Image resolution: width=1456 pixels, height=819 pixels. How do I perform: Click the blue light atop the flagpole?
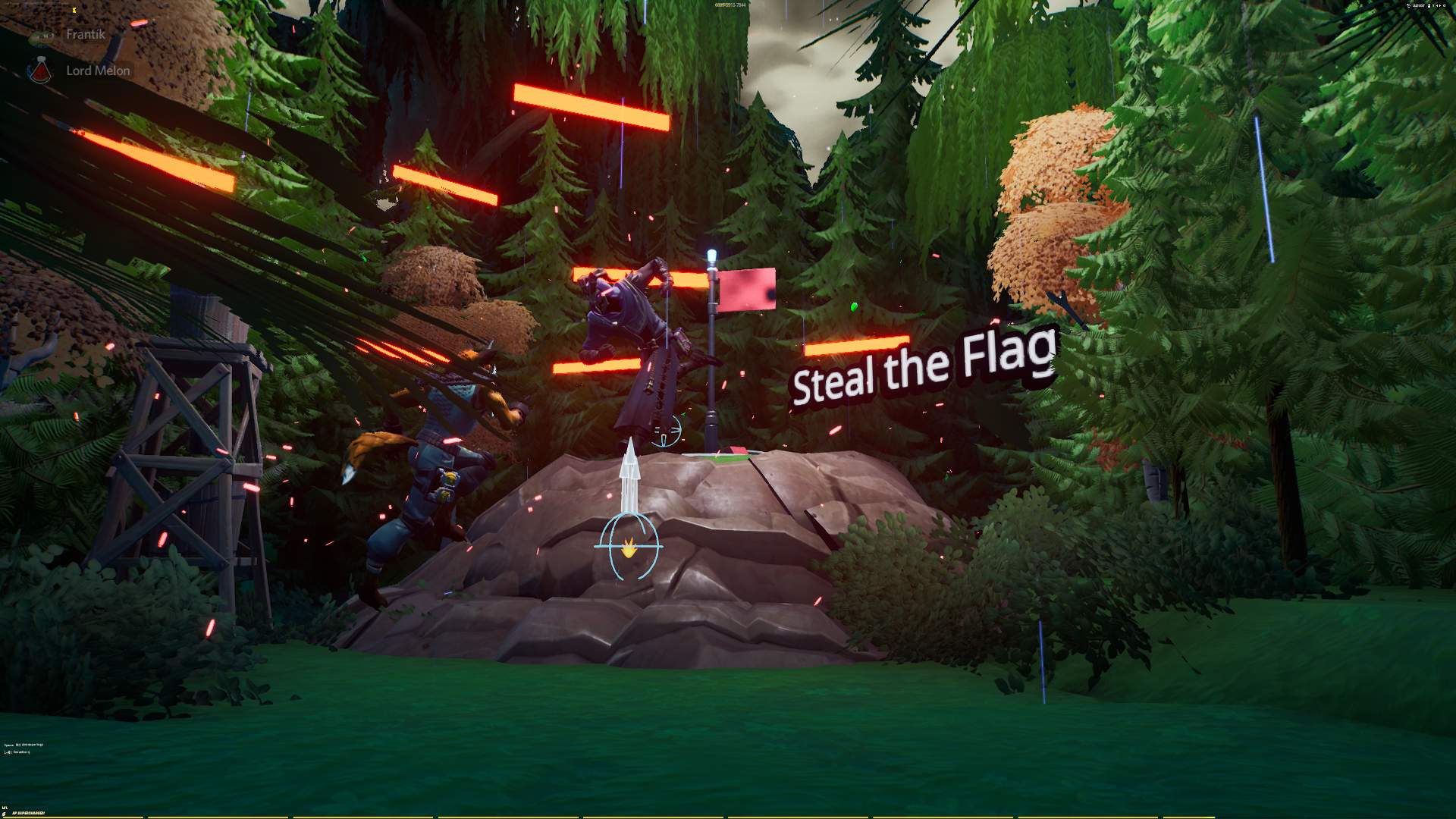pyautogui.click(x=710, y=254)
